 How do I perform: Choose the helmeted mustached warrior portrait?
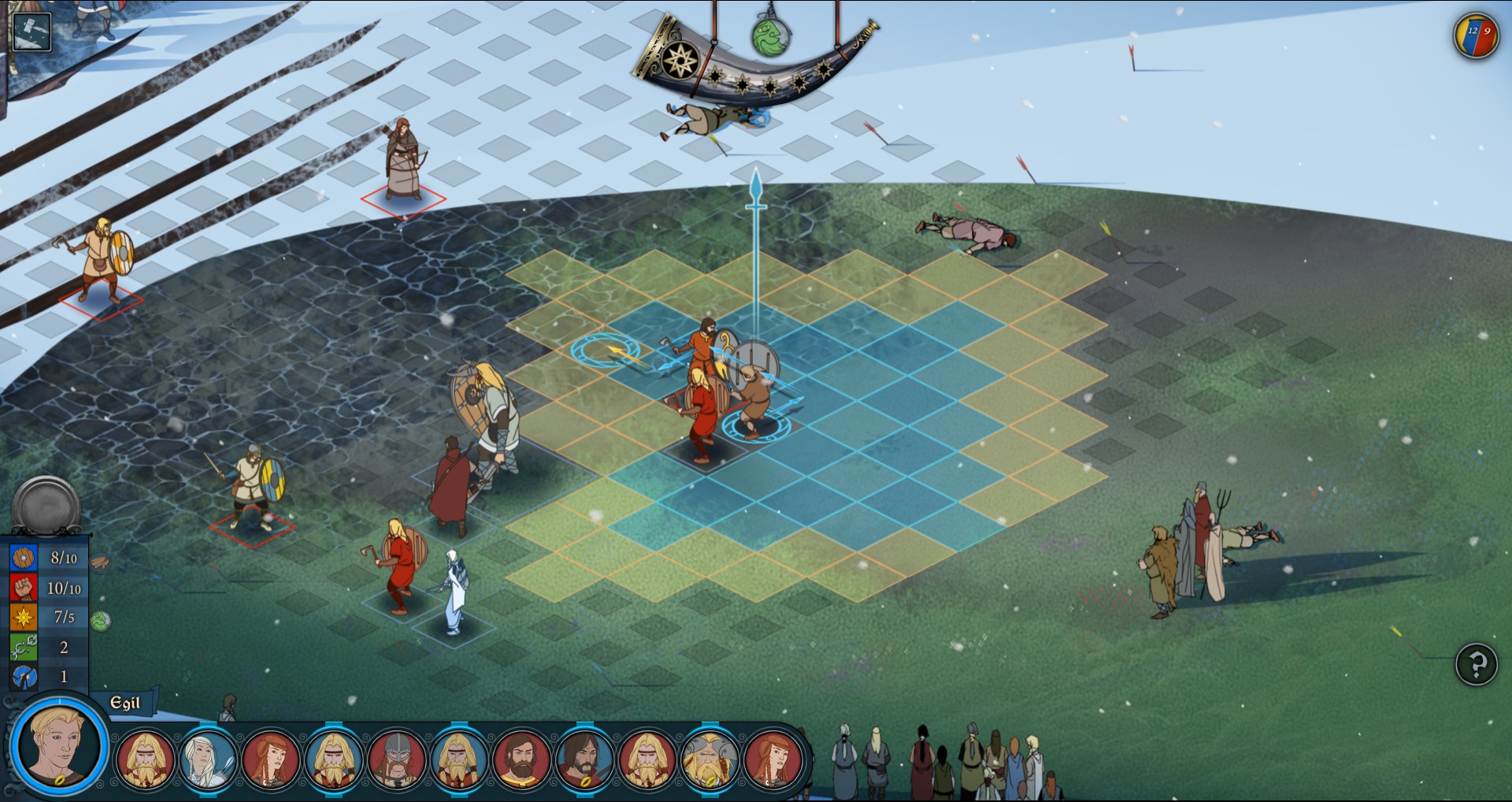click(x=396, y=759)
